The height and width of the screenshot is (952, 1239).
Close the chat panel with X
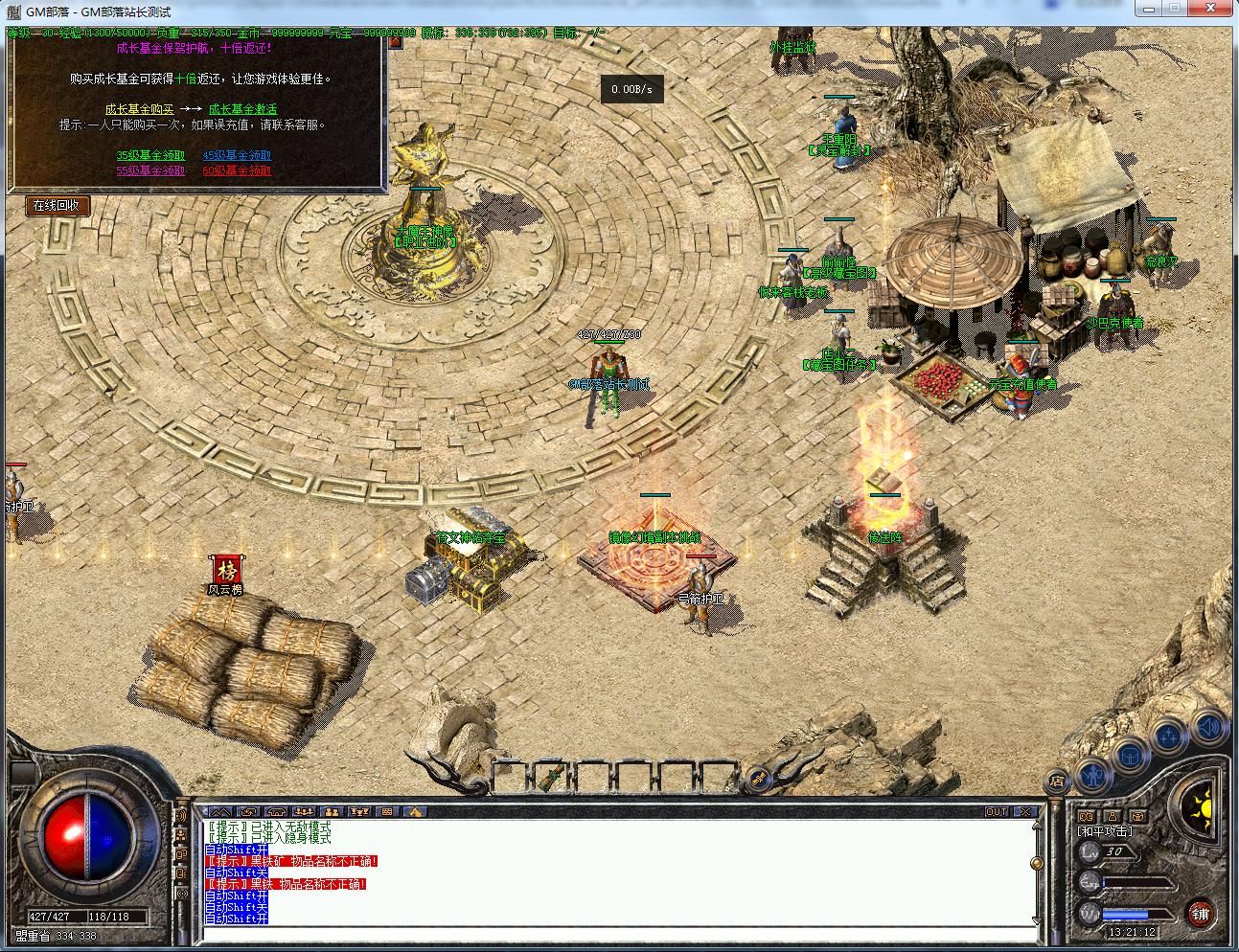coord(1025,812)
